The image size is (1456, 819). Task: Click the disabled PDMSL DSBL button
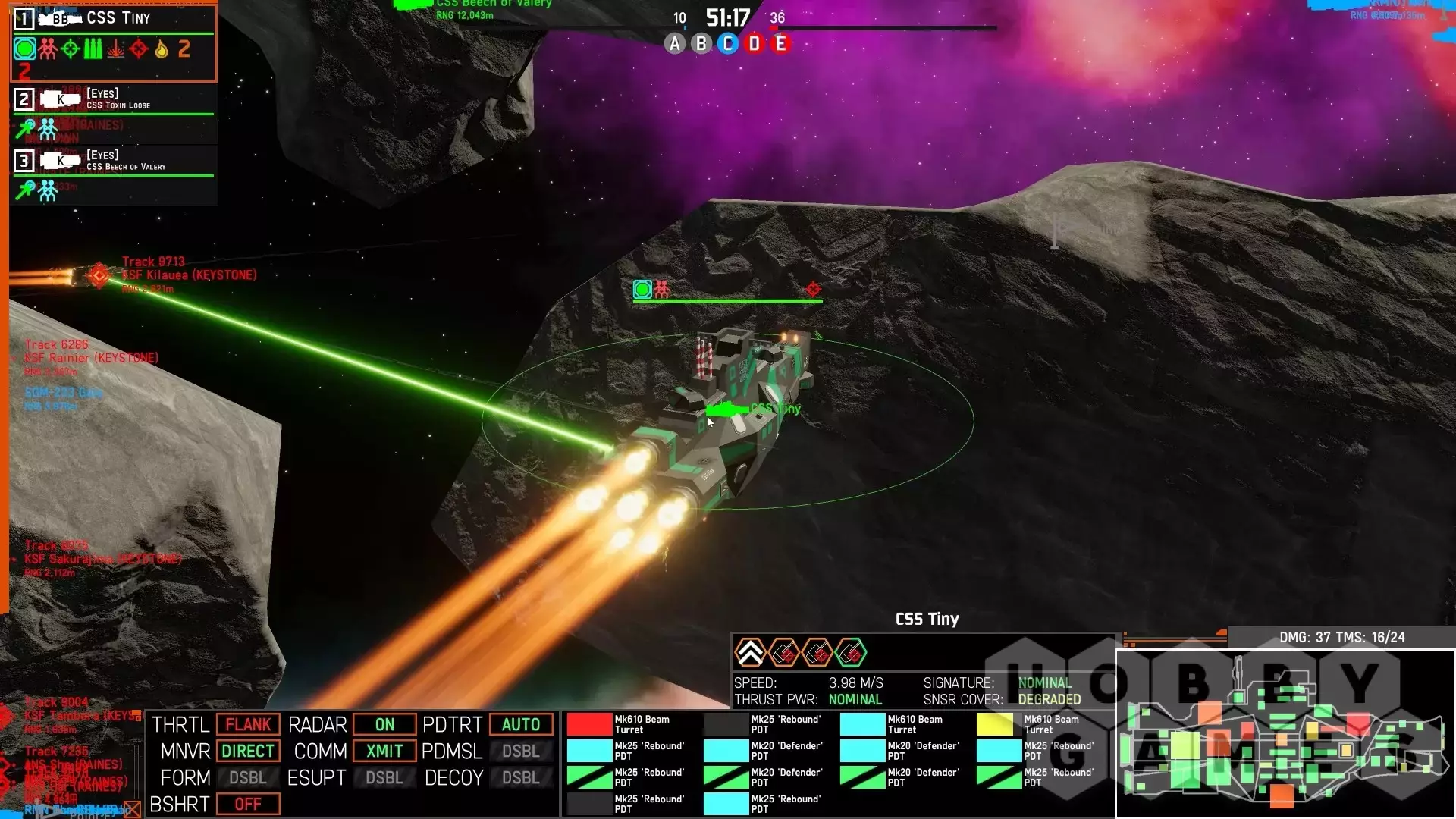[x=521, y=752]
